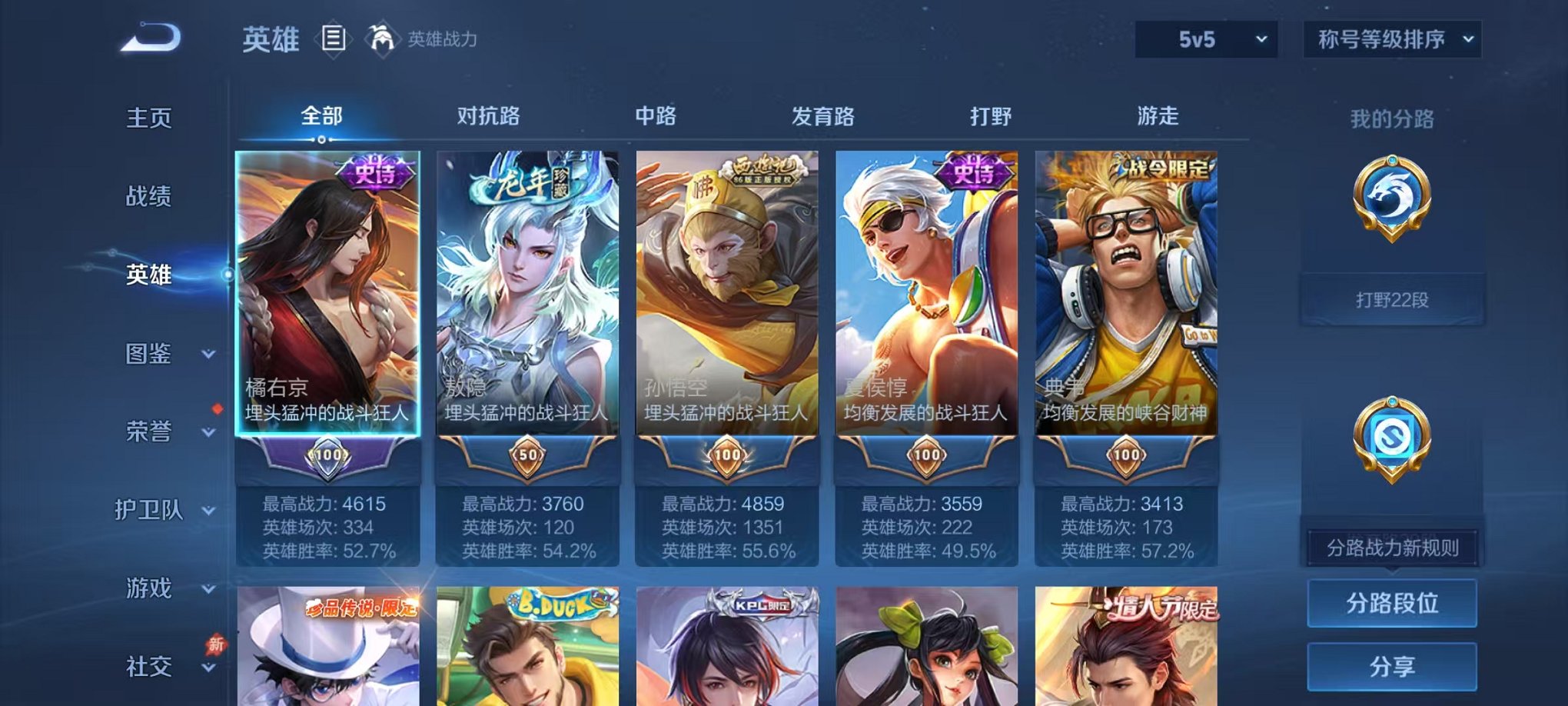Open 战绩 from the left sidebar
This screenshot has height=706, width=1568.
148,198
